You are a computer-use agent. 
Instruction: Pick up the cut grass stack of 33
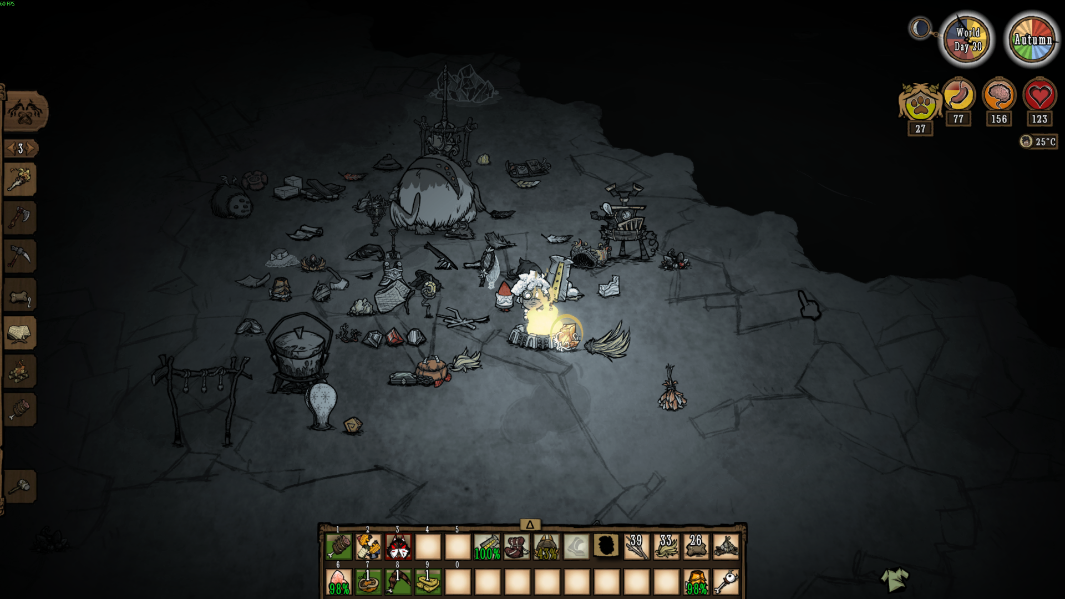pos(667,547)
